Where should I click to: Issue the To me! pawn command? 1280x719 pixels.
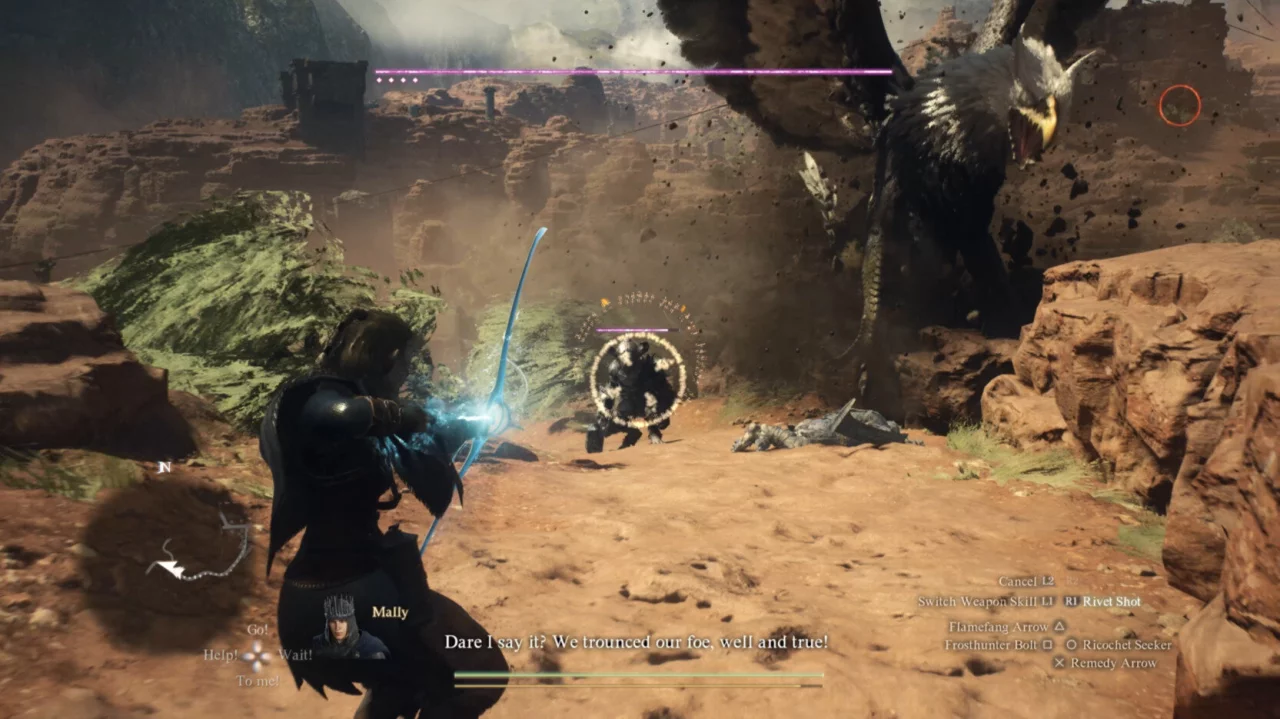[x=257, y=681]
